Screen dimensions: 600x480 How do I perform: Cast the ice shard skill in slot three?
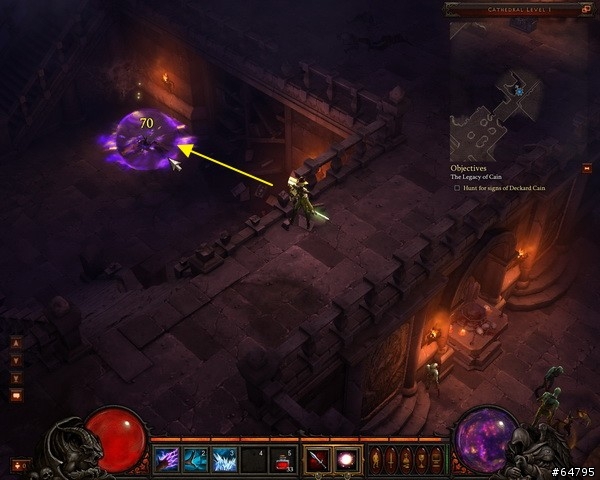pos(225,460)
